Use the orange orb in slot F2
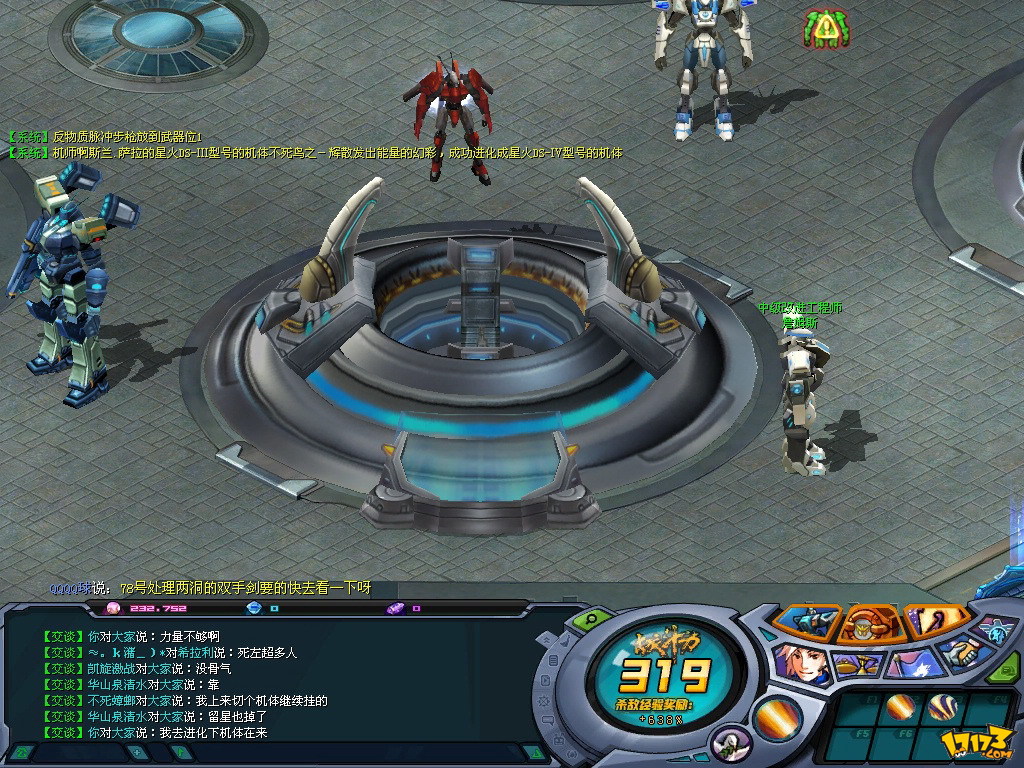Viewport: 1024px width, 768px height. 900,707
